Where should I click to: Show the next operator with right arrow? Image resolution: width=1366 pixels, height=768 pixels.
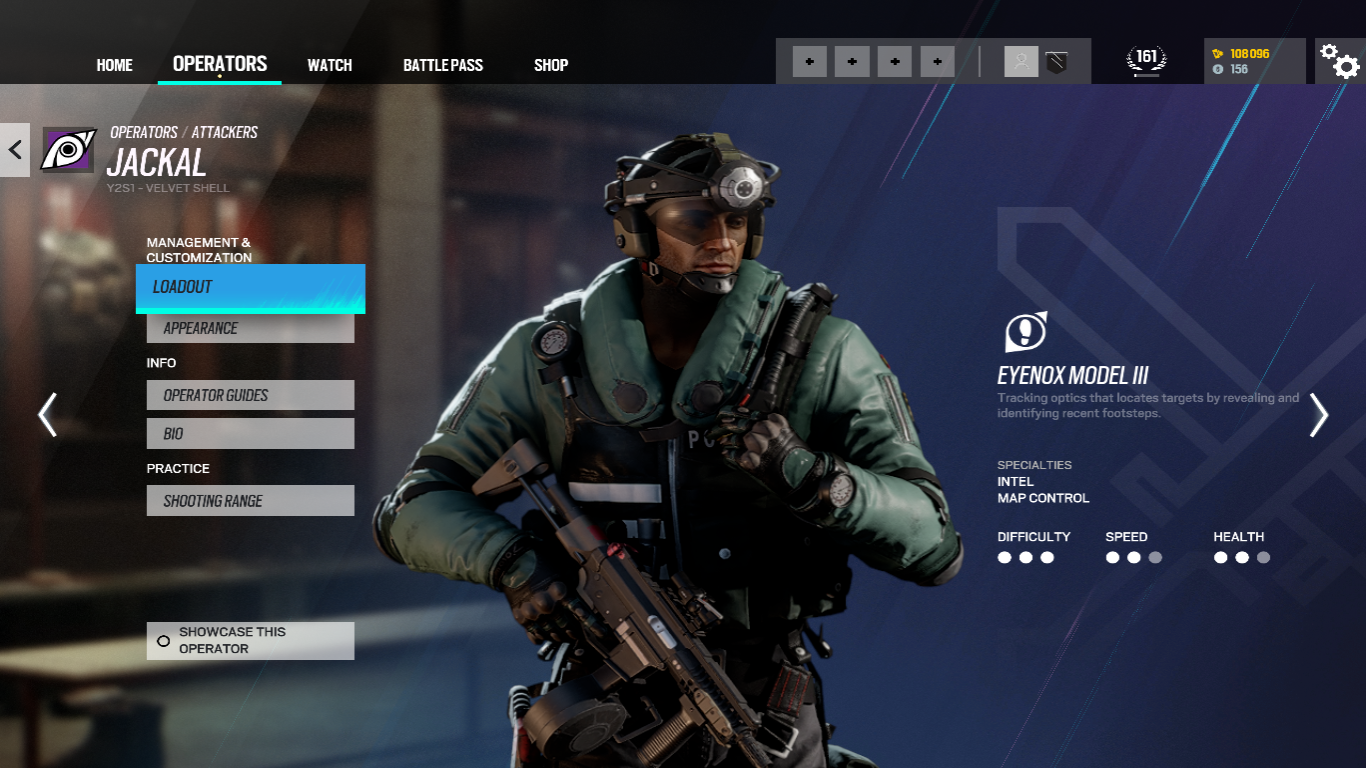tap(1319, 414)
